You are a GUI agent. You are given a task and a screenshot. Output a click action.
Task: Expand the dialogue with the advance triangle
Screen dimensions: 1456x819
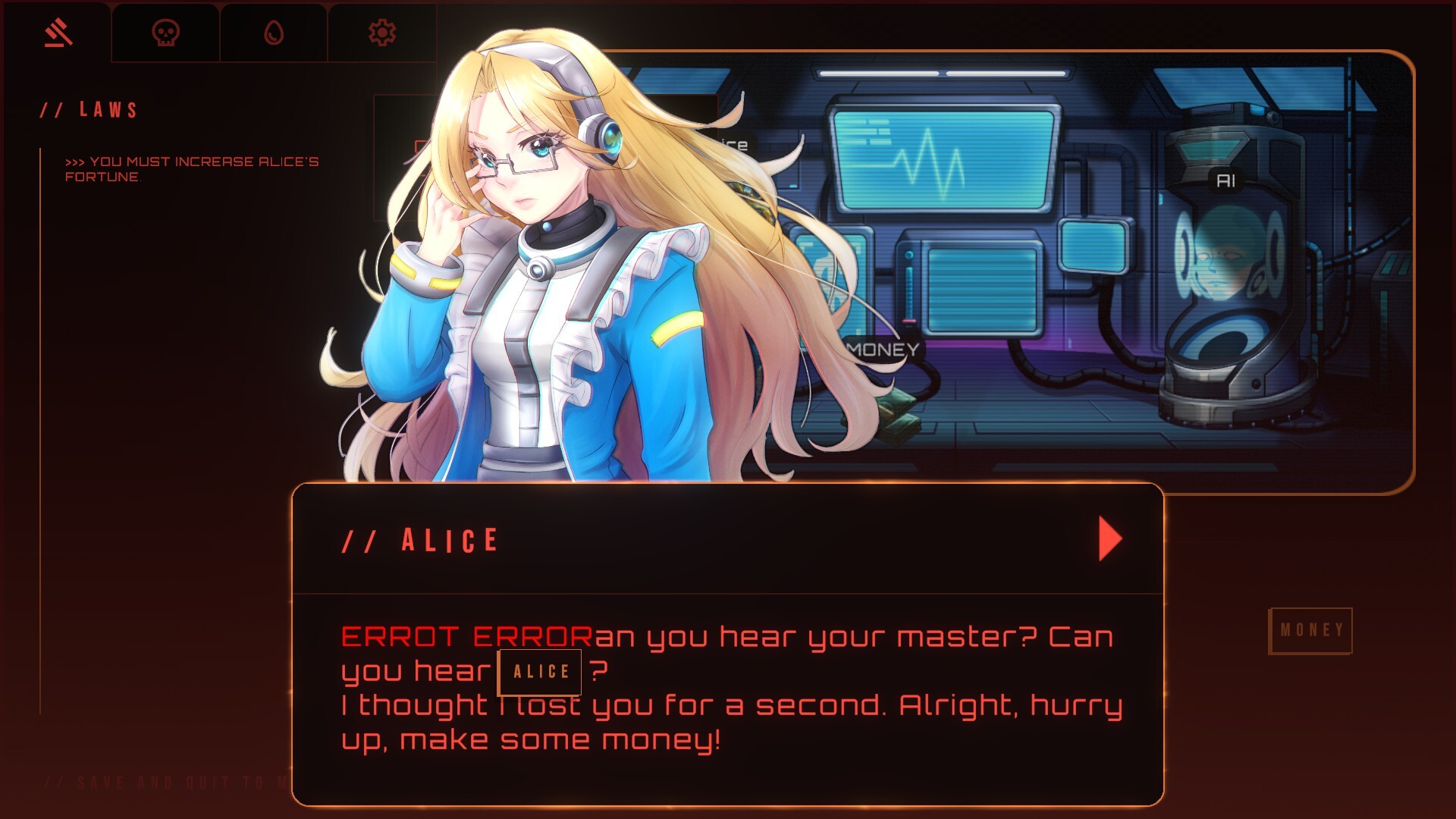(1107, 538)
